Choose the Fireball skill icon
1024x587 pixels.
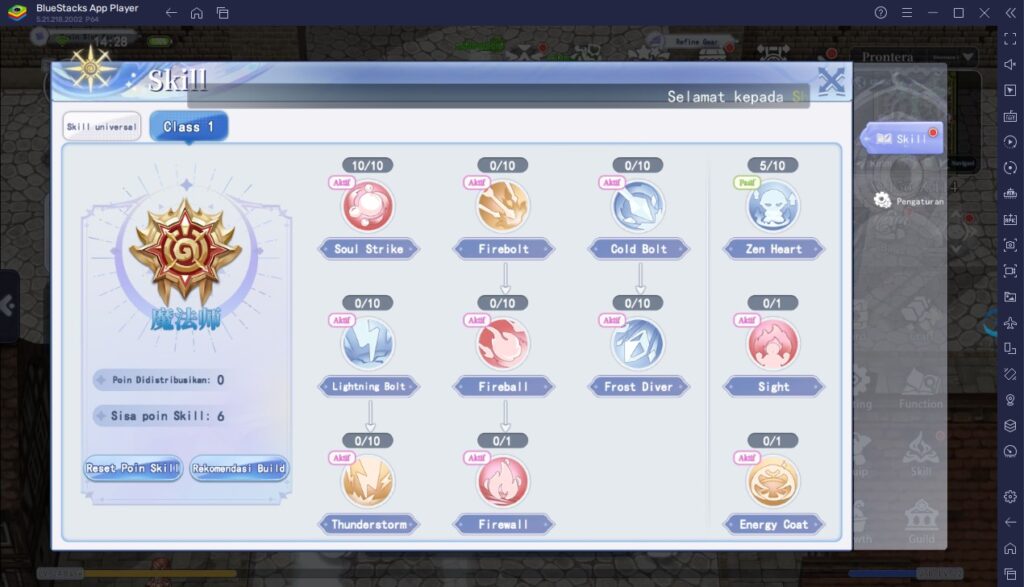(x=504, y=343)
